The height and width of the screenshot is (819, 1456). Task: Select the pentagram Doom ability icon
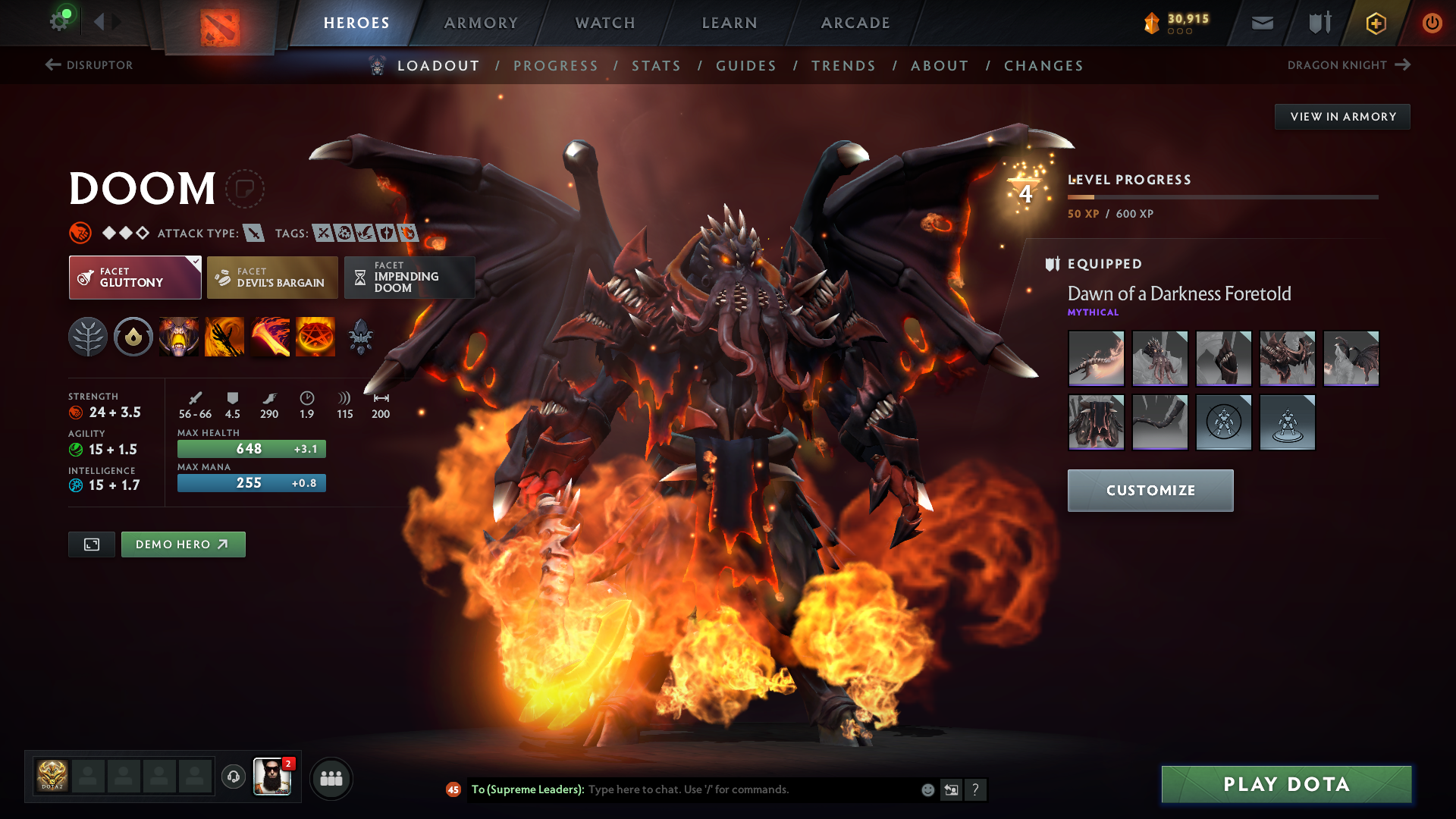tap(315, 337)
